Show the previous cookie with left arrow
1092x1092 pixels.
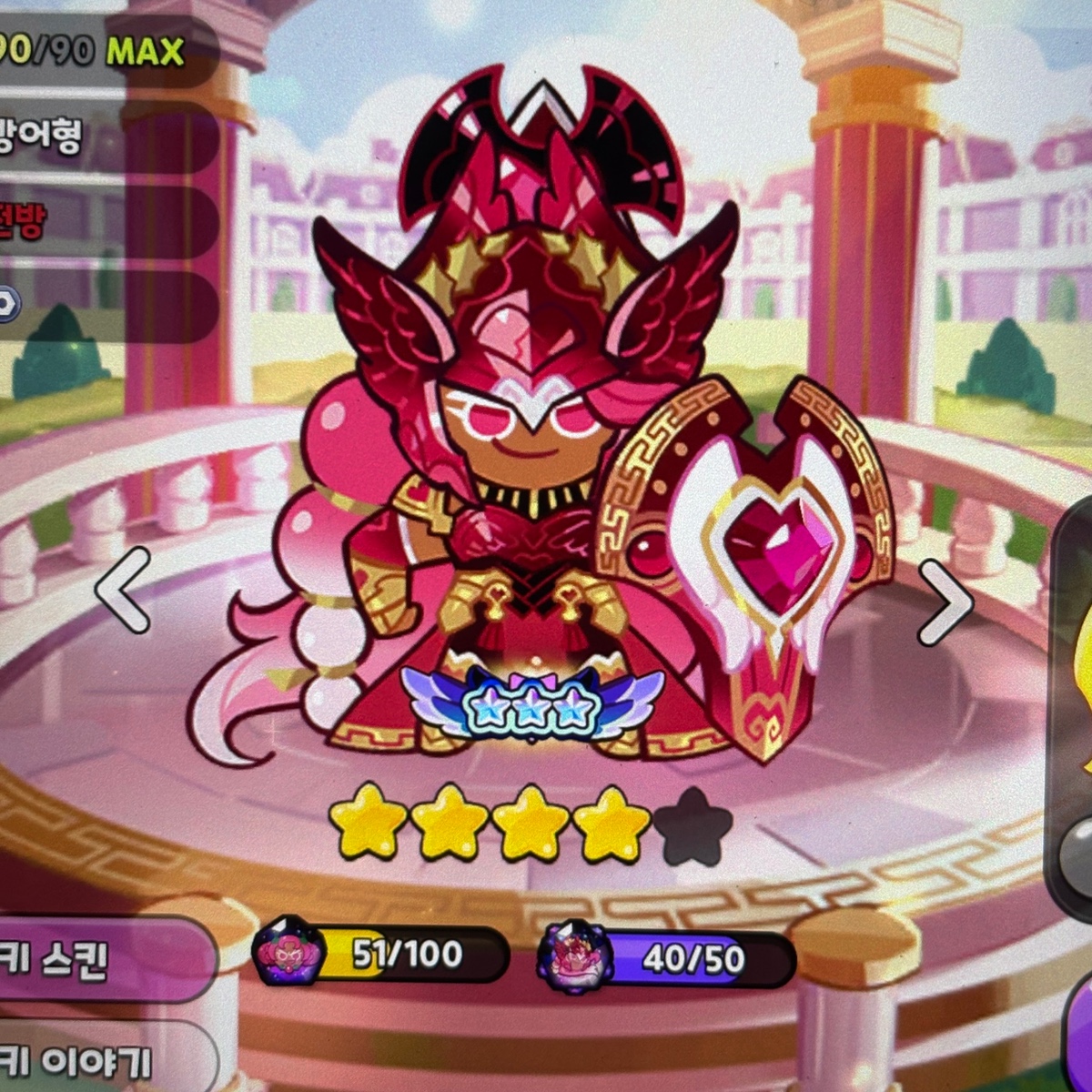tap(125, 590)
